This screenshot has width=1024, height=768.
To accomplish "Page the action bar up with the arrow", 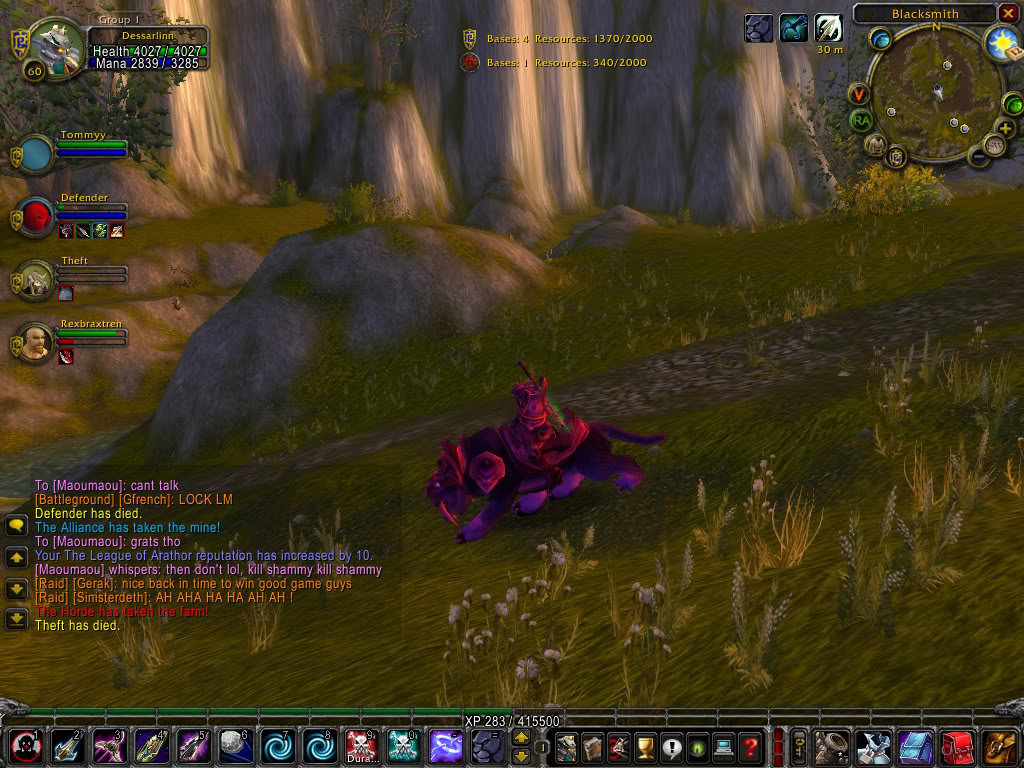I will coord(521,737).
